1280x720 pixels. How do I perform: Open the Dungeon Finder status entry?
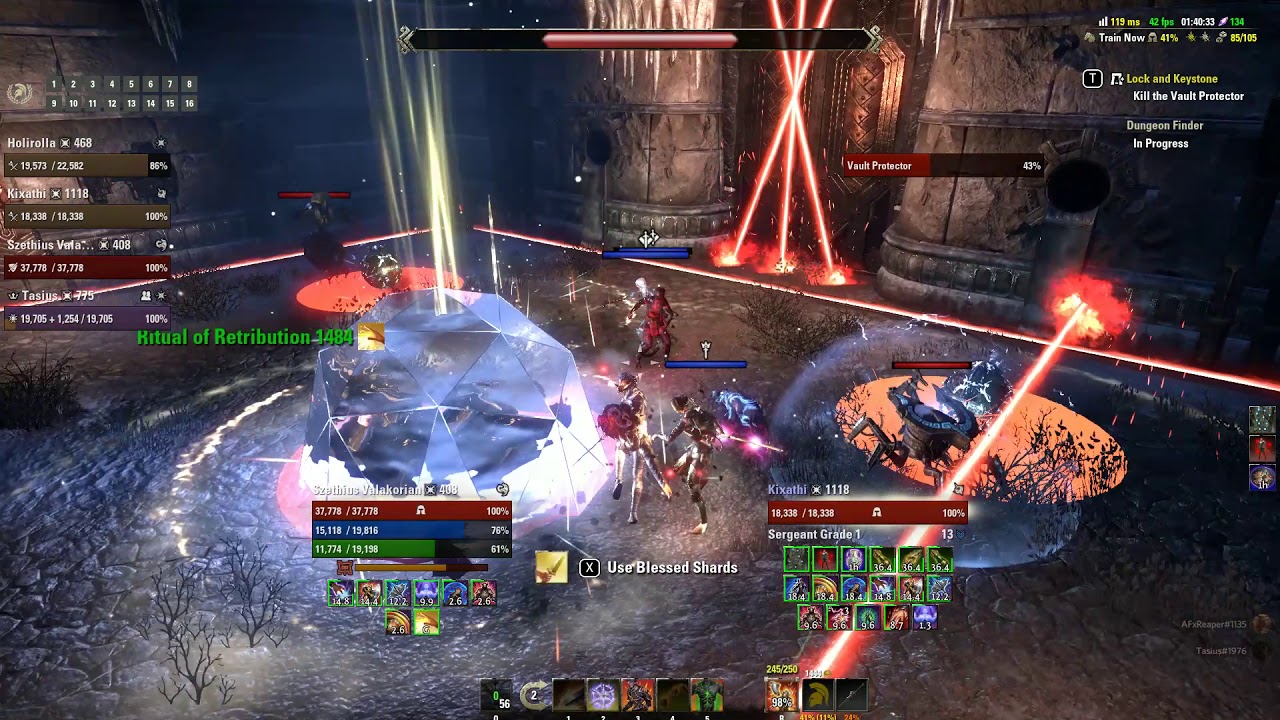click(1164, 126)
